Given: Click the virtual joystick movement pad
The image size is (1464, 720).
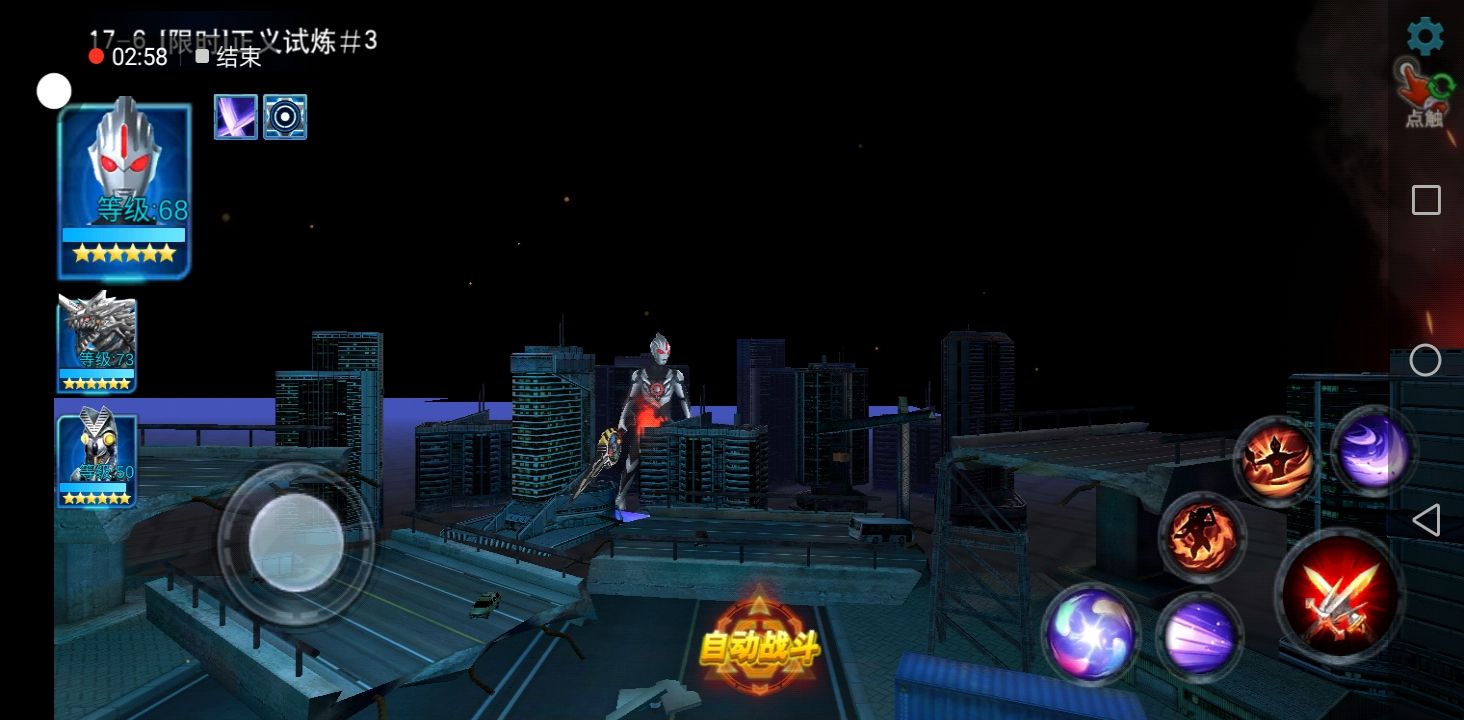Looking at the screenshot, I should (296, 544).
